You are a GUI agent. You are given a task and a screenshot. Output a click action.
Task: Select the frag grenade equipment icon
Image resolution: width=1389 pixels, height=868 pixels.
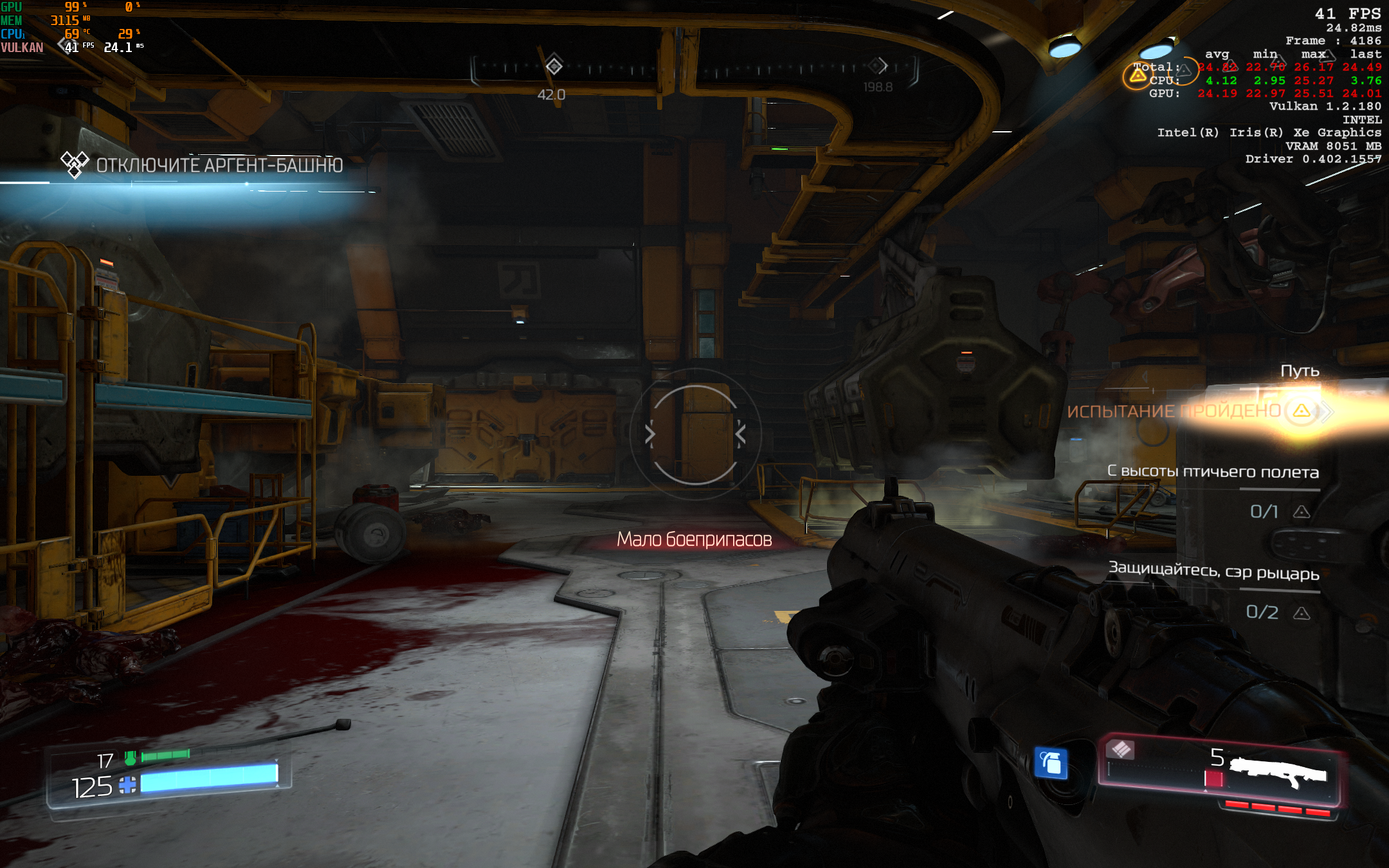coord(1051,764)
